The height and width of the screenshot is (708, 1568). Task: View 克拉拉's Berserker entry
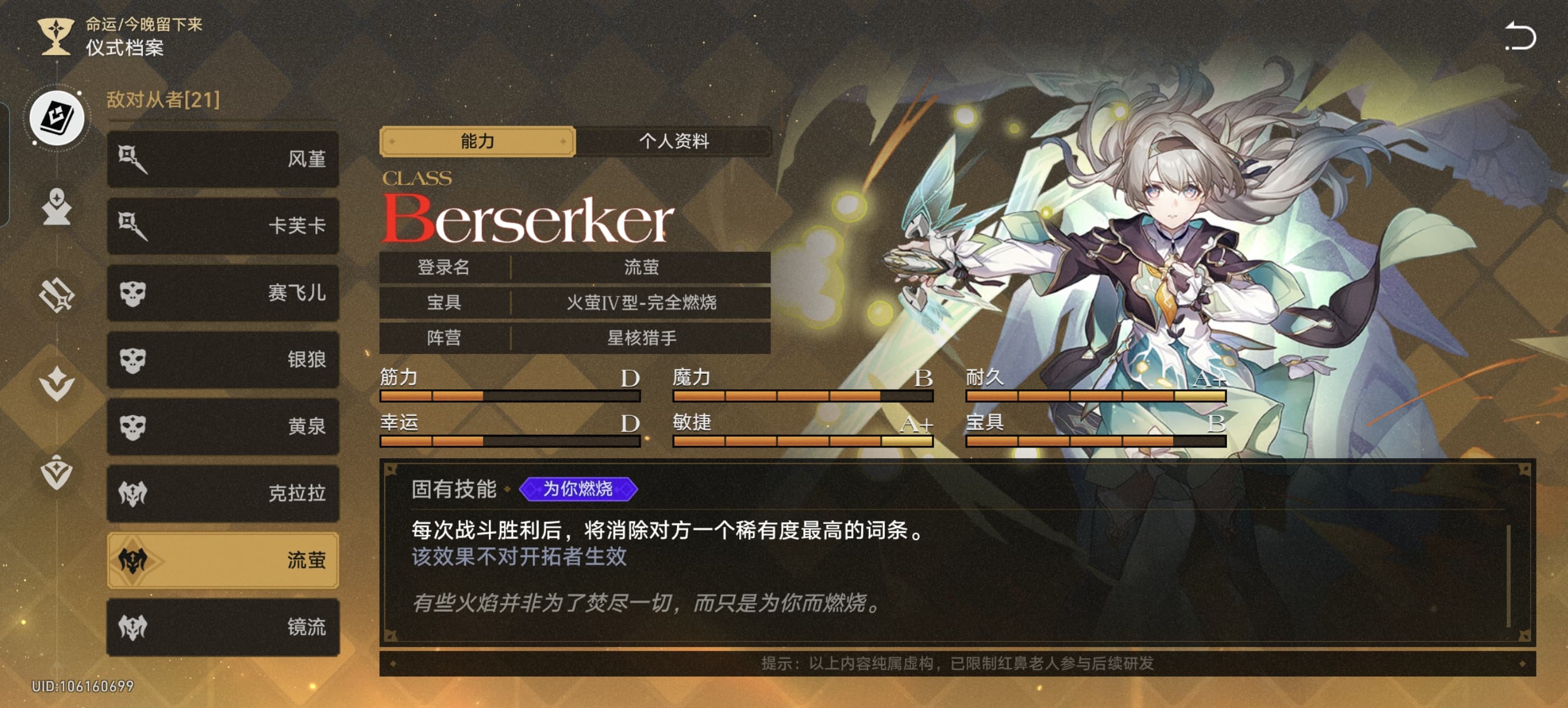[x=223, y=493]
